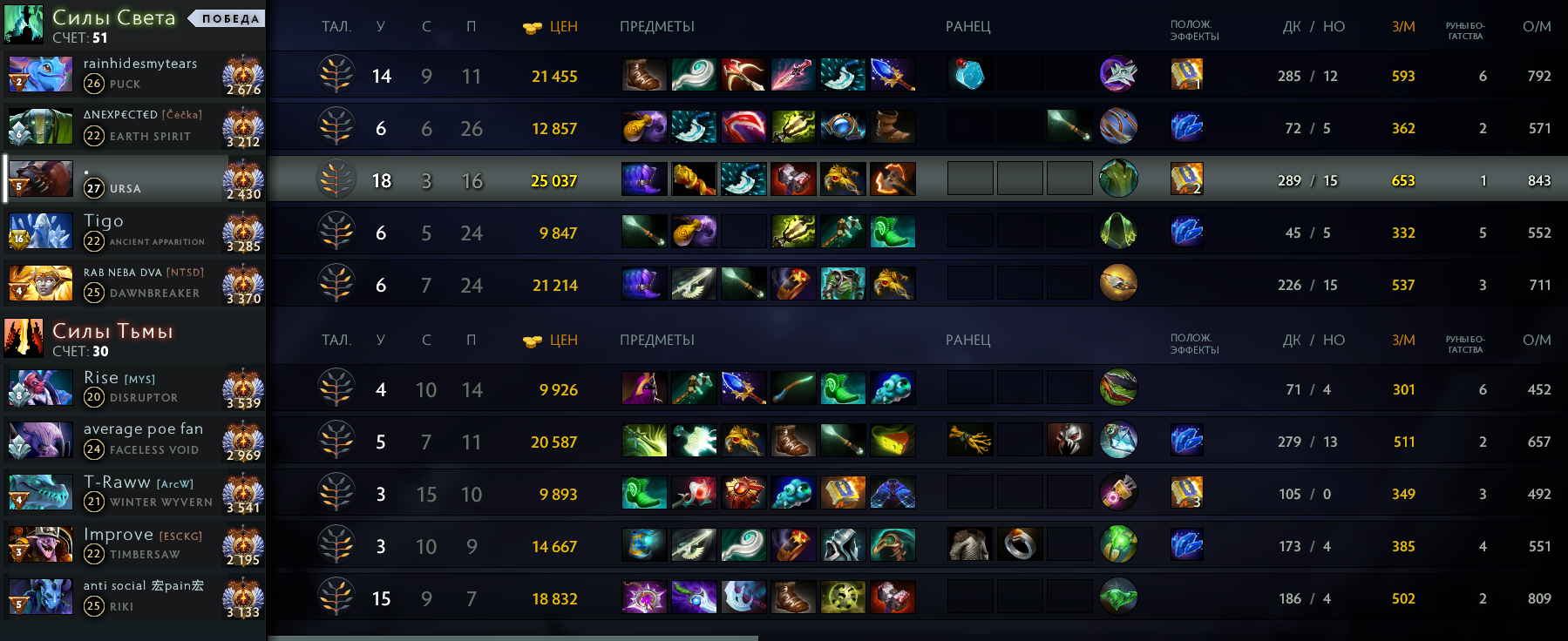This screenshot has width=1568, height=641.
Task: Open Puck's talent tree icon
Action: [x=336, y=75]
